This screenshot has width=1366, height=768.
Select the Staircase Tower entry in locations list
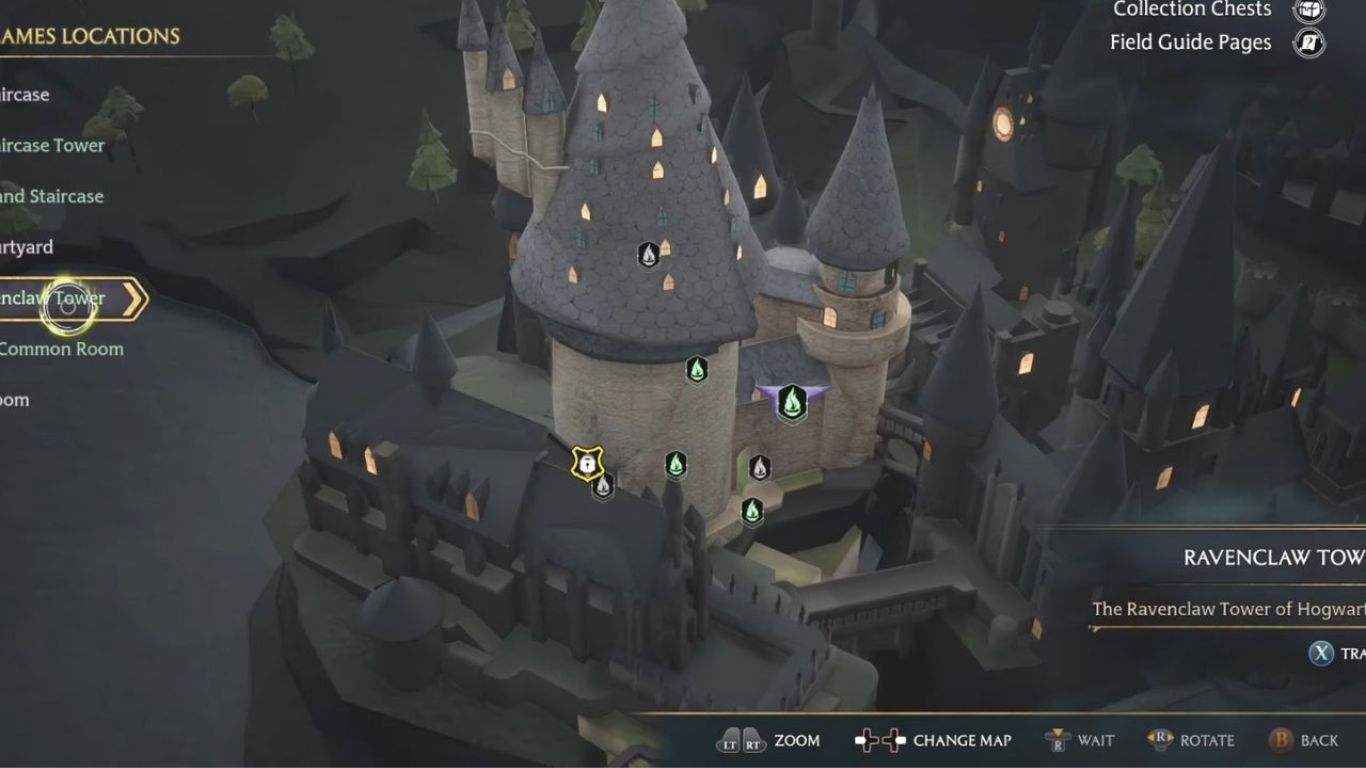pyautogui.click(x=50, y=145)
